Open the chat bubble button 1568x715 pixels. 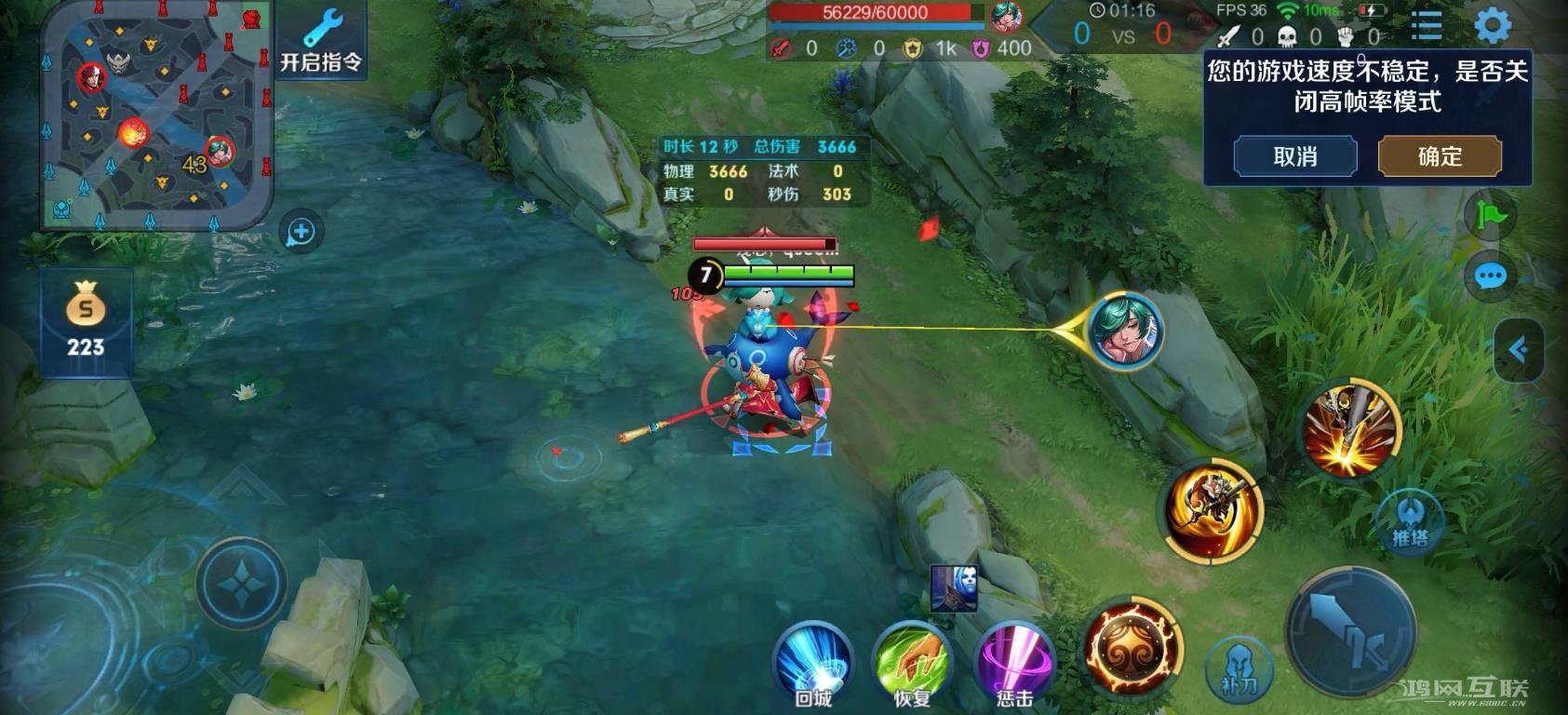(x=1490, y=277)
